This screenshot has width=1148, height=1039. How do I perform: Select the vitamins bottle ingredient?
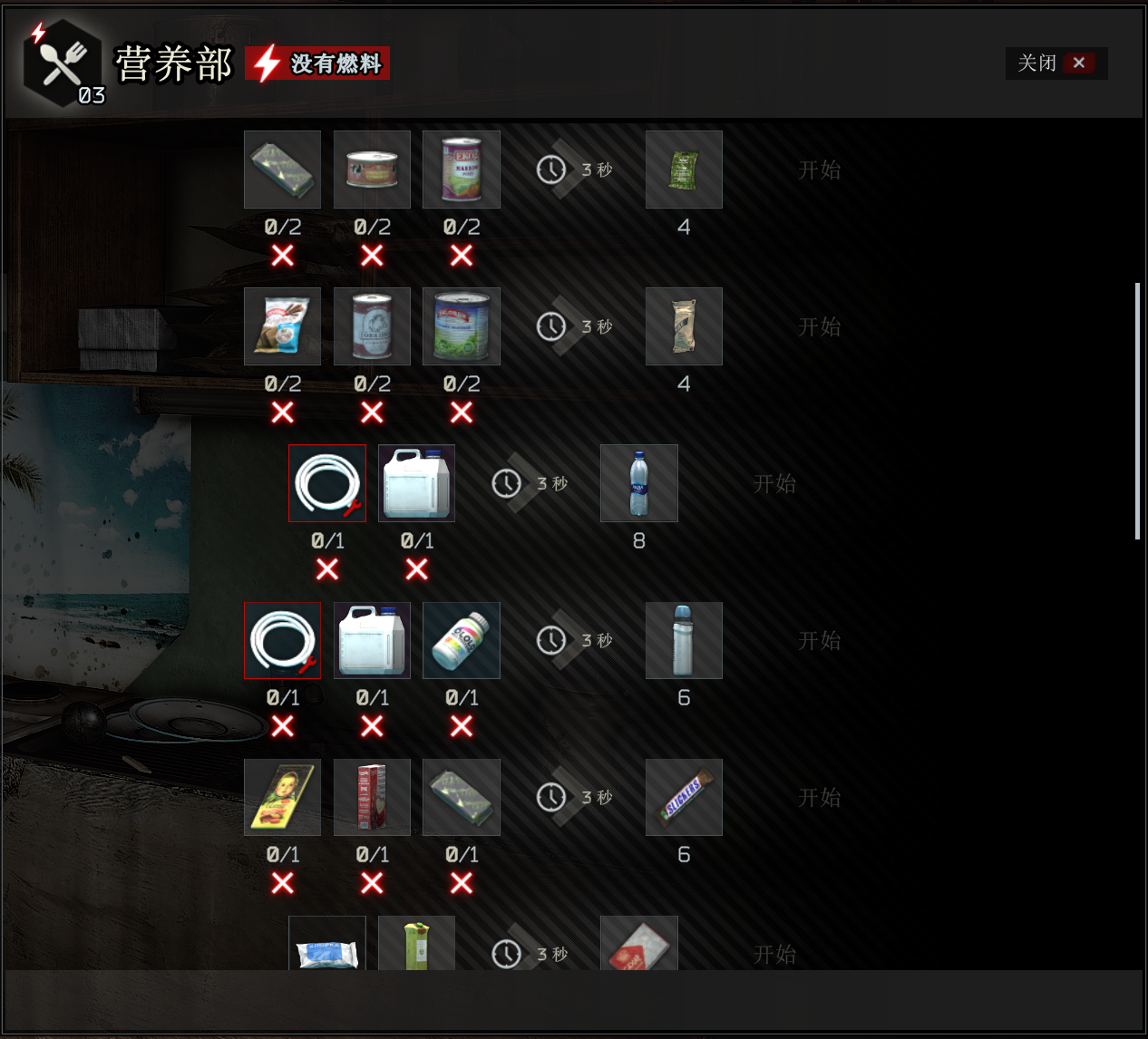click(461, 641)
